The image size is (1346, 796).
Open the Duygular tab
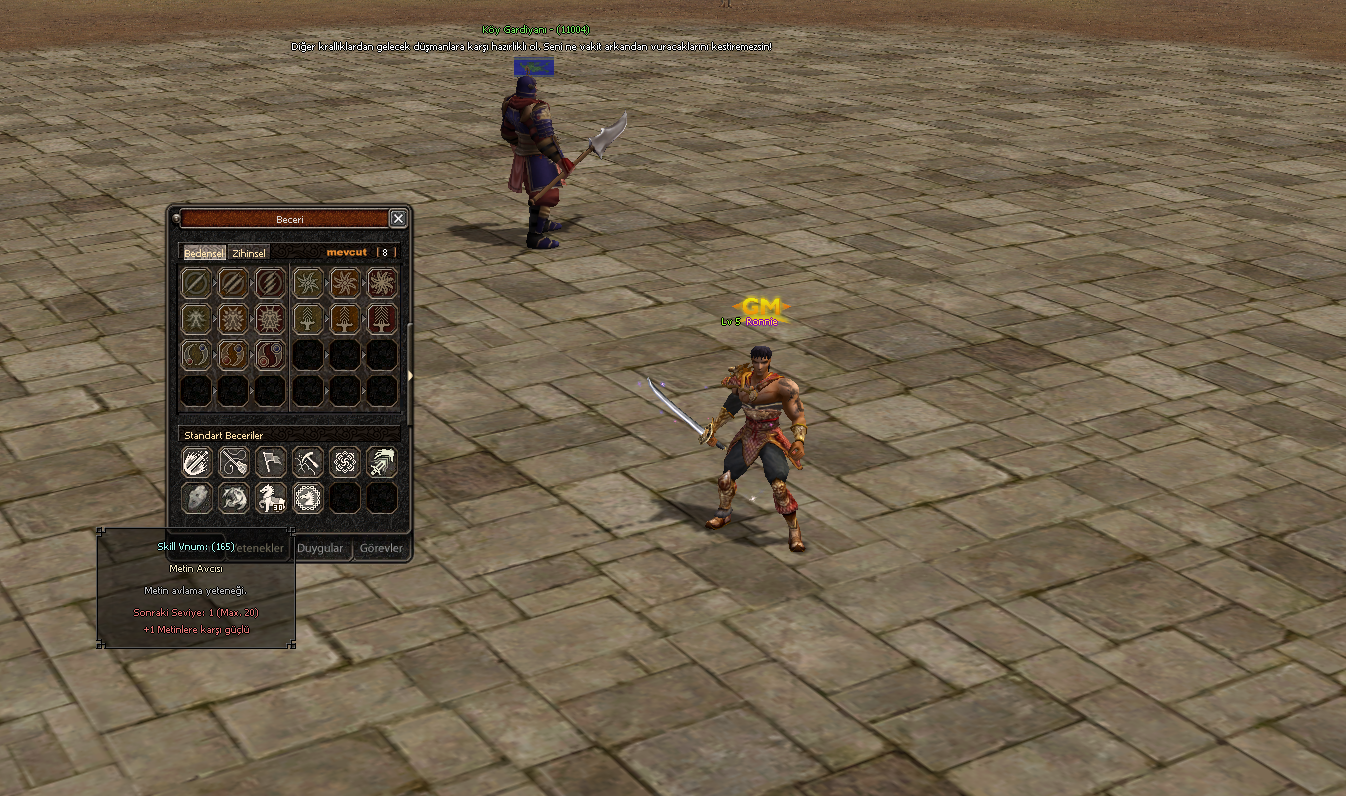pyautogui.click(x=320, y=548)
